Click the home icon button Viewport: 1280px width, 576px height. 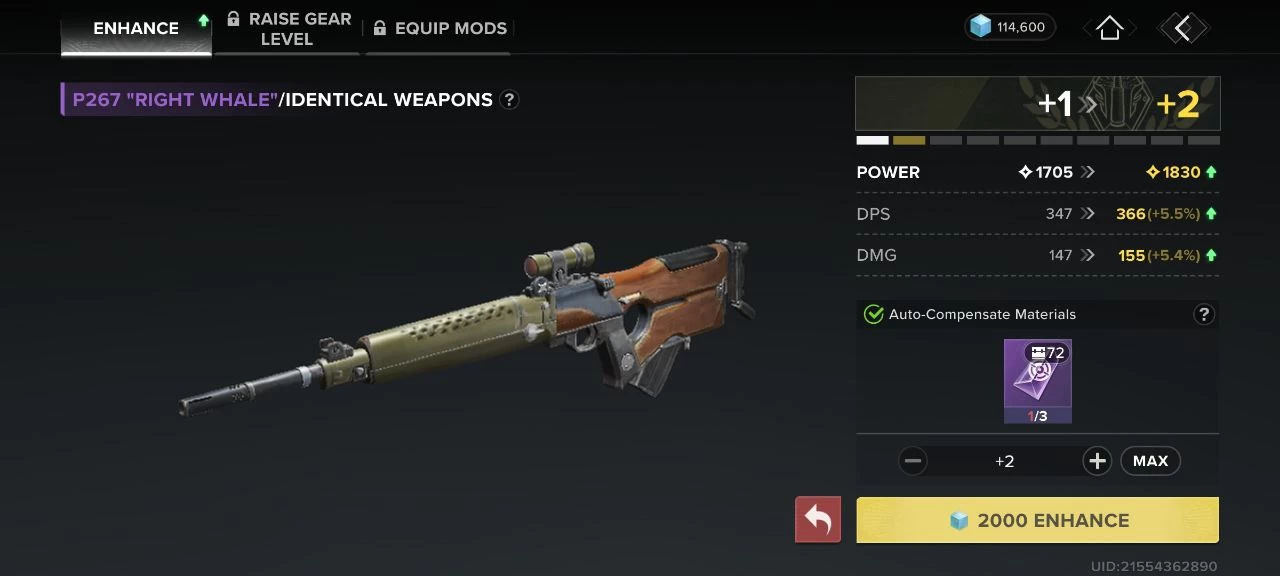click(1109, 28)
